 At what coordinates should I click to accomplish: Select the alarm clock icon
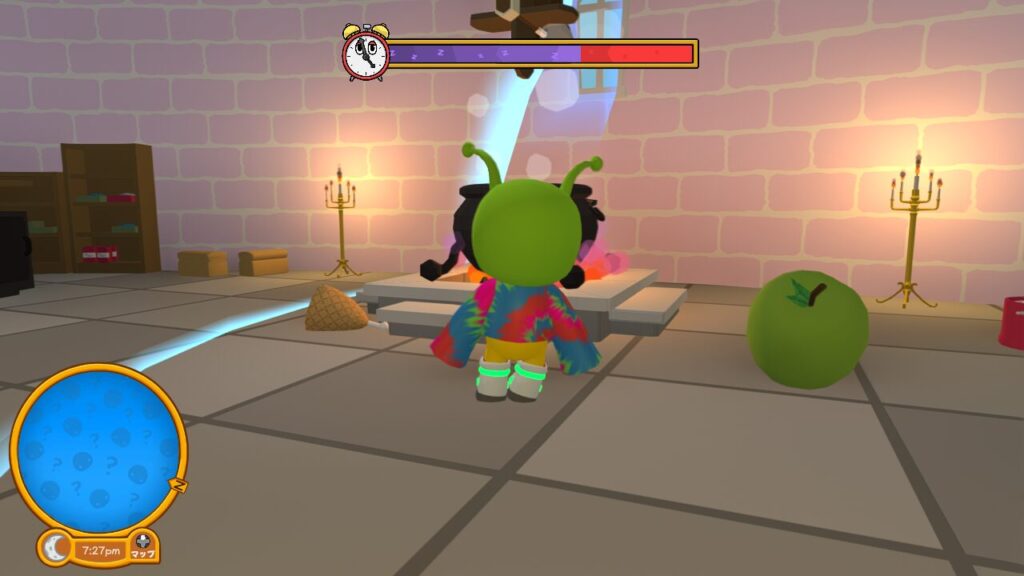point(365,53)
